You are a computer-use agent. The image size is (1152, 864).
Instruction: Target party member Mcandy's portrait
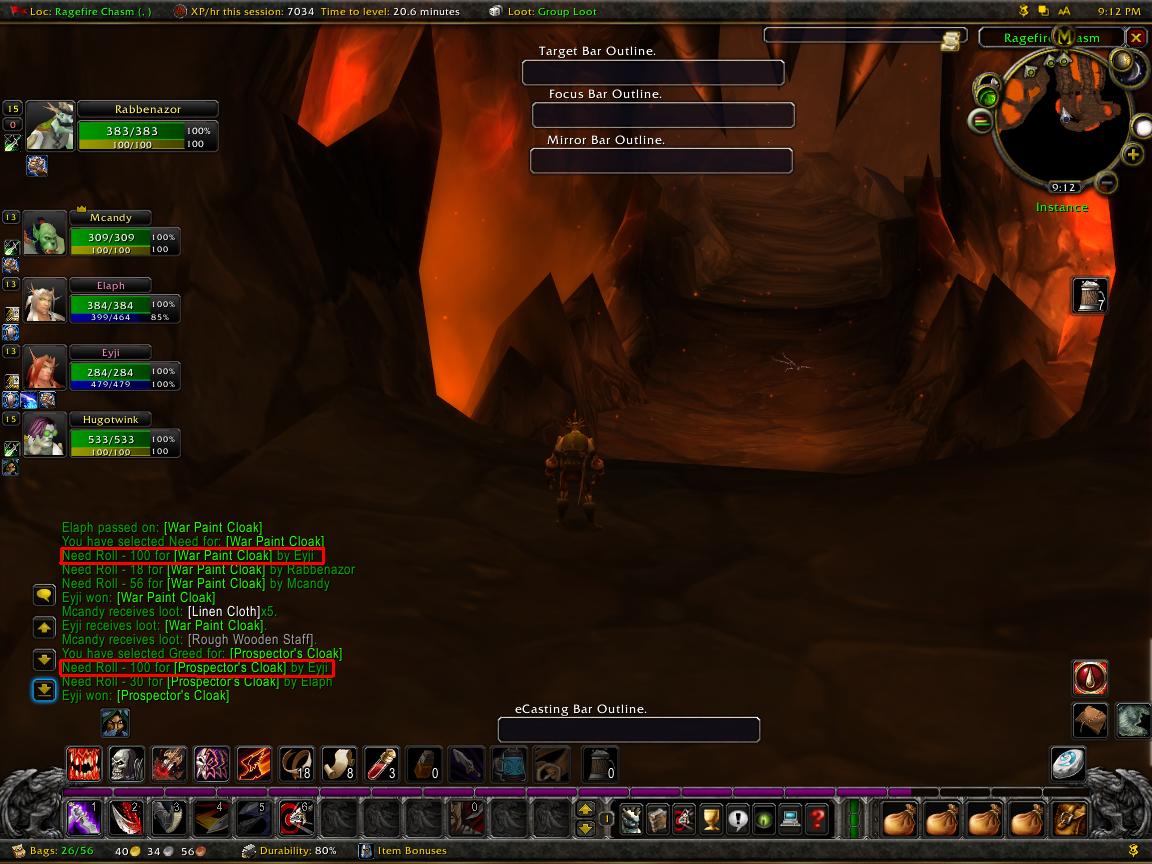(x=45, y=235)
